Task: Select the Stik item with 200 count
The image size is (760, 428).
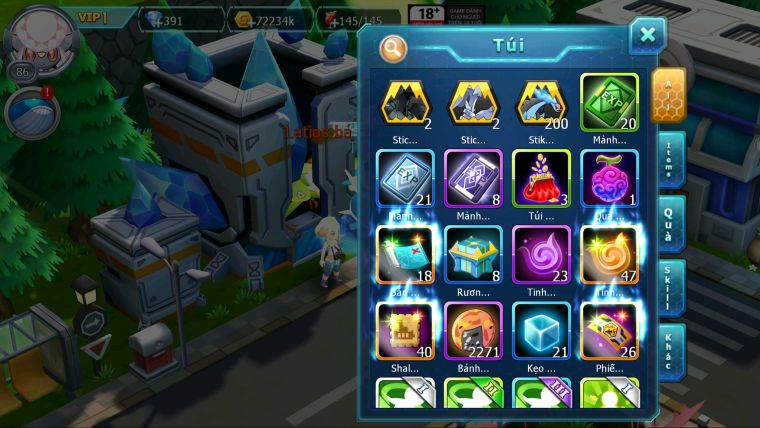Action: coord(541,101)
